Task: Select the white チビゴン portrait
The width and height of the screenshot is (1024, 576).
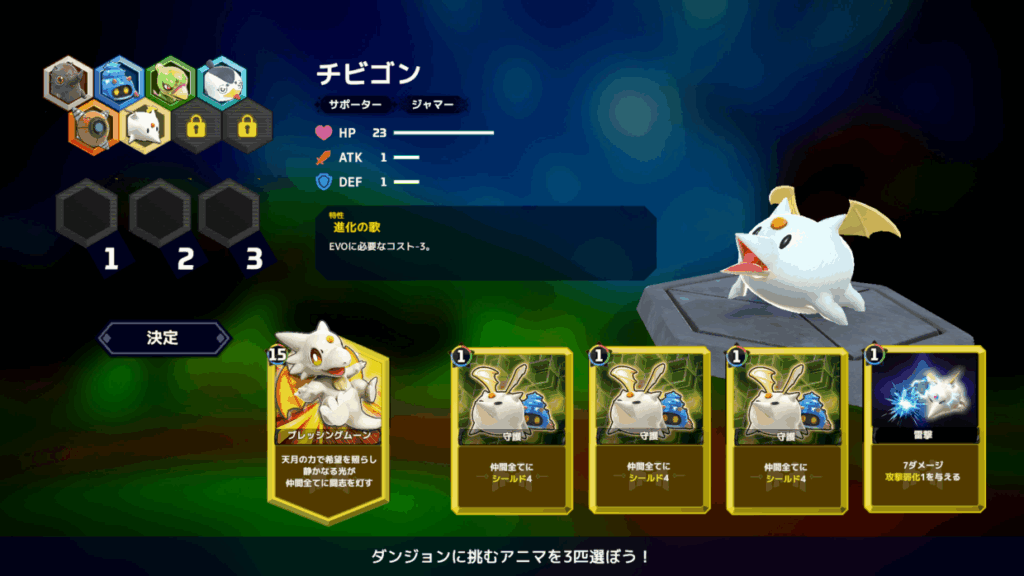Action: (x=145, y=125)
